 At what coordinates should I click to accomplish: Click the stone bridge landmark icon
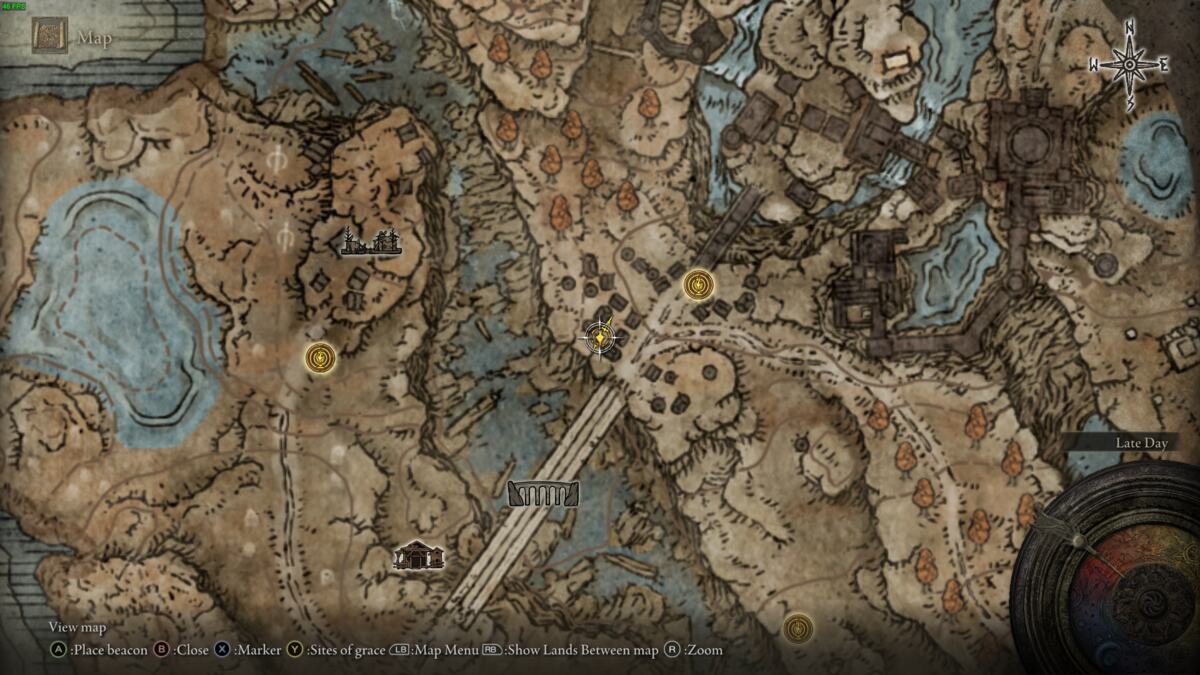click(x=543, y=493)
